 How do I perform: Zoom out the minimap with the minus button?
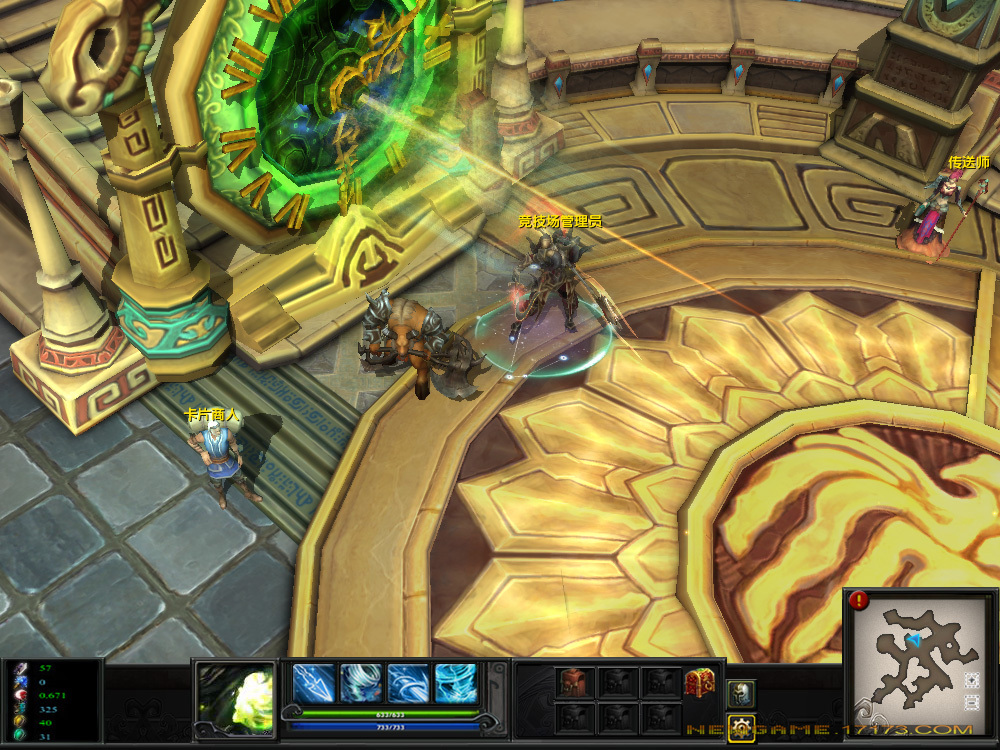[x=972, y=703]
